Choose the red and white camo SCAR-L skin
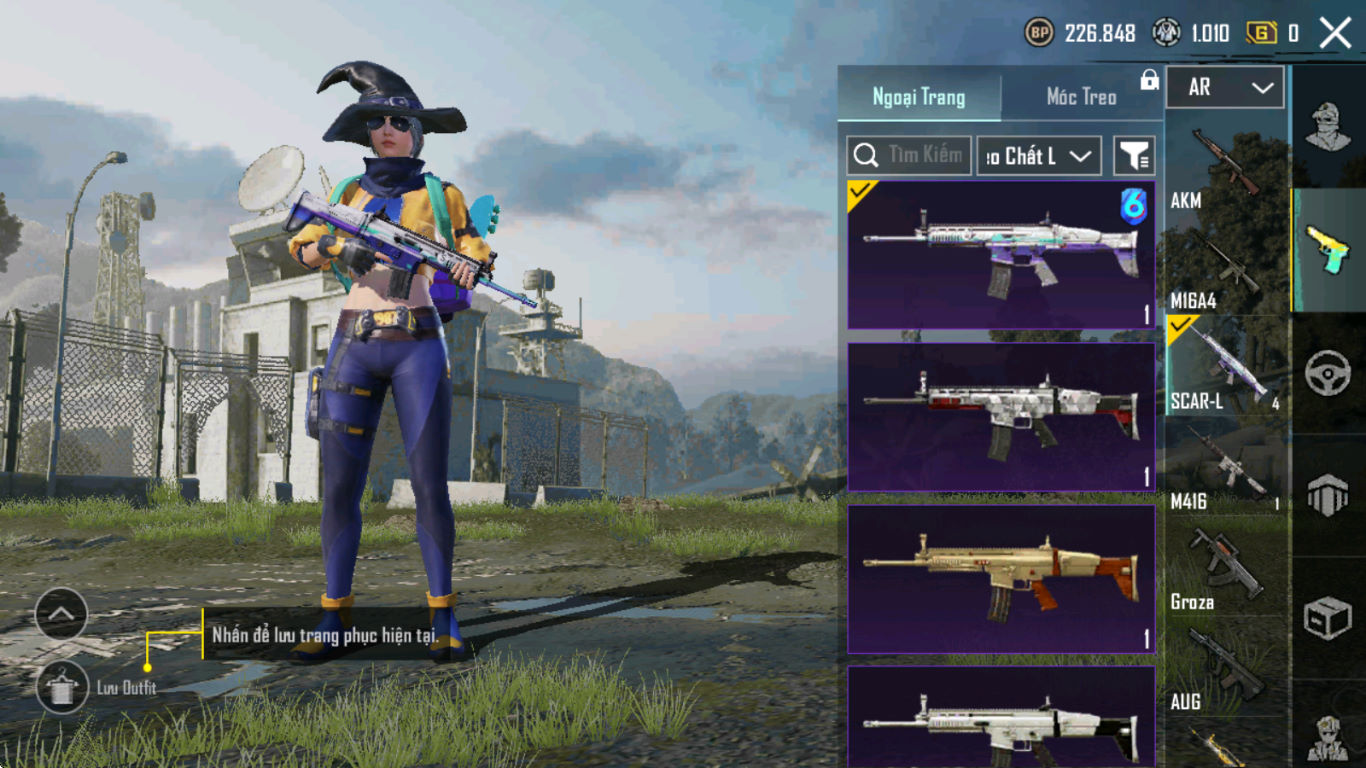 (x=1001, y=417)
